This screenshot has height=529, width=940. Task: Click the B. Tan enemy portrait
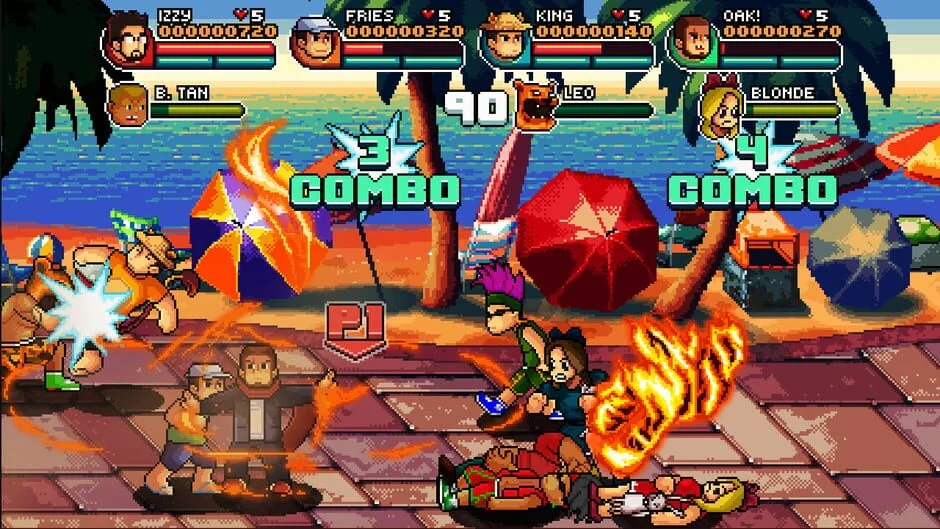(x=127, y=105)
